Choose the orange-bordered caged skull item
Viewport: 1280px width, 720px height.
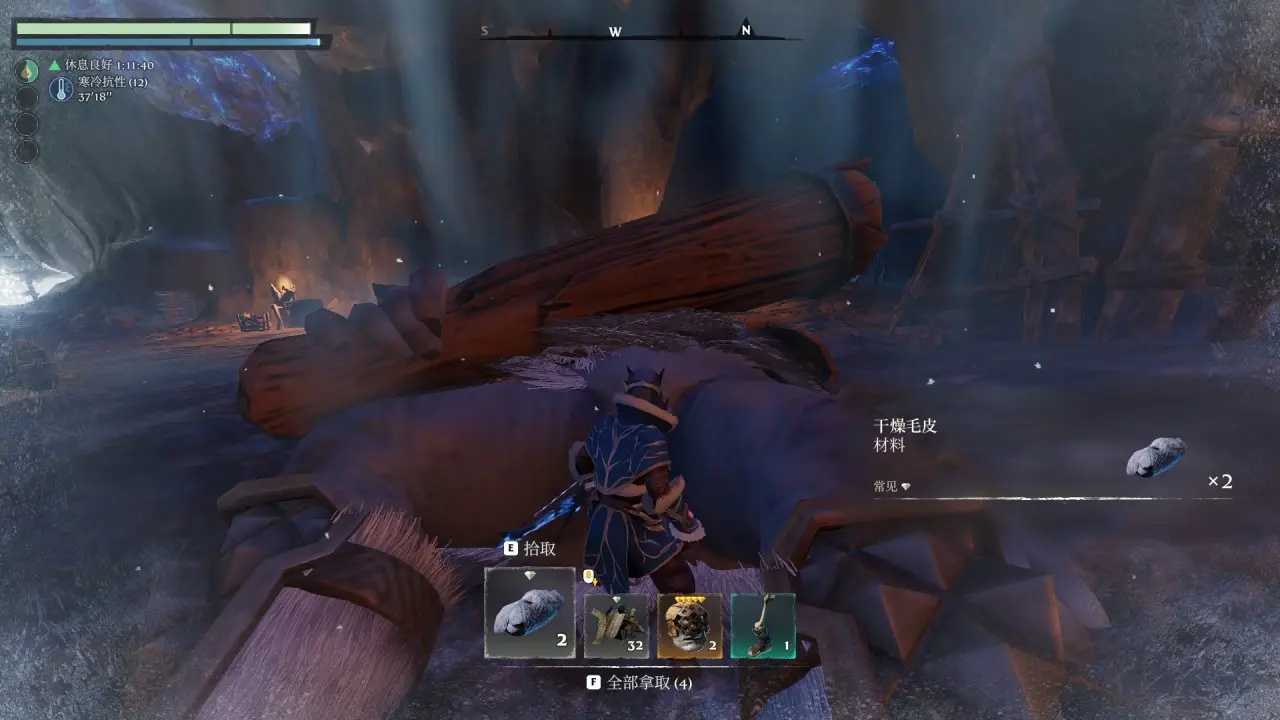pyautogui.click(x=690, y=626)
